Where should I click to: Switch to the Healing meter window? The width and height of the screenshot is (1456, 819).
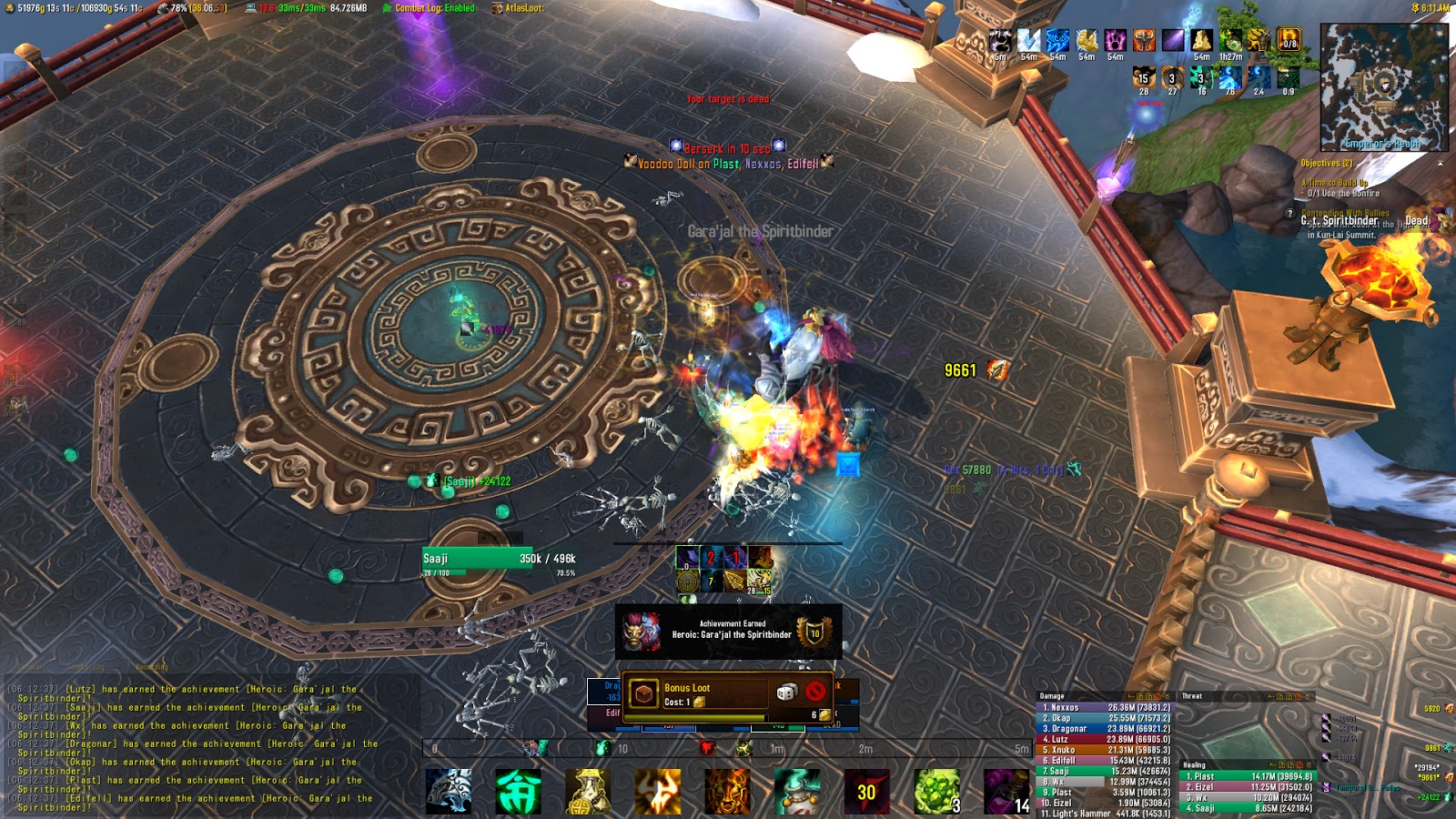(x=1194, y=765)
